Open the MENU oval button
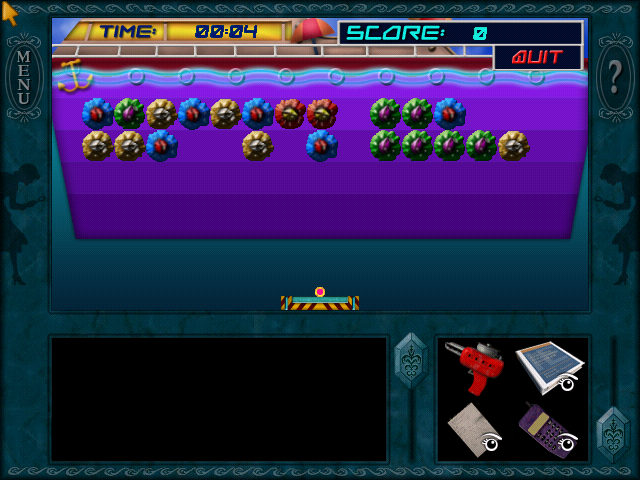 pos(24,76)
